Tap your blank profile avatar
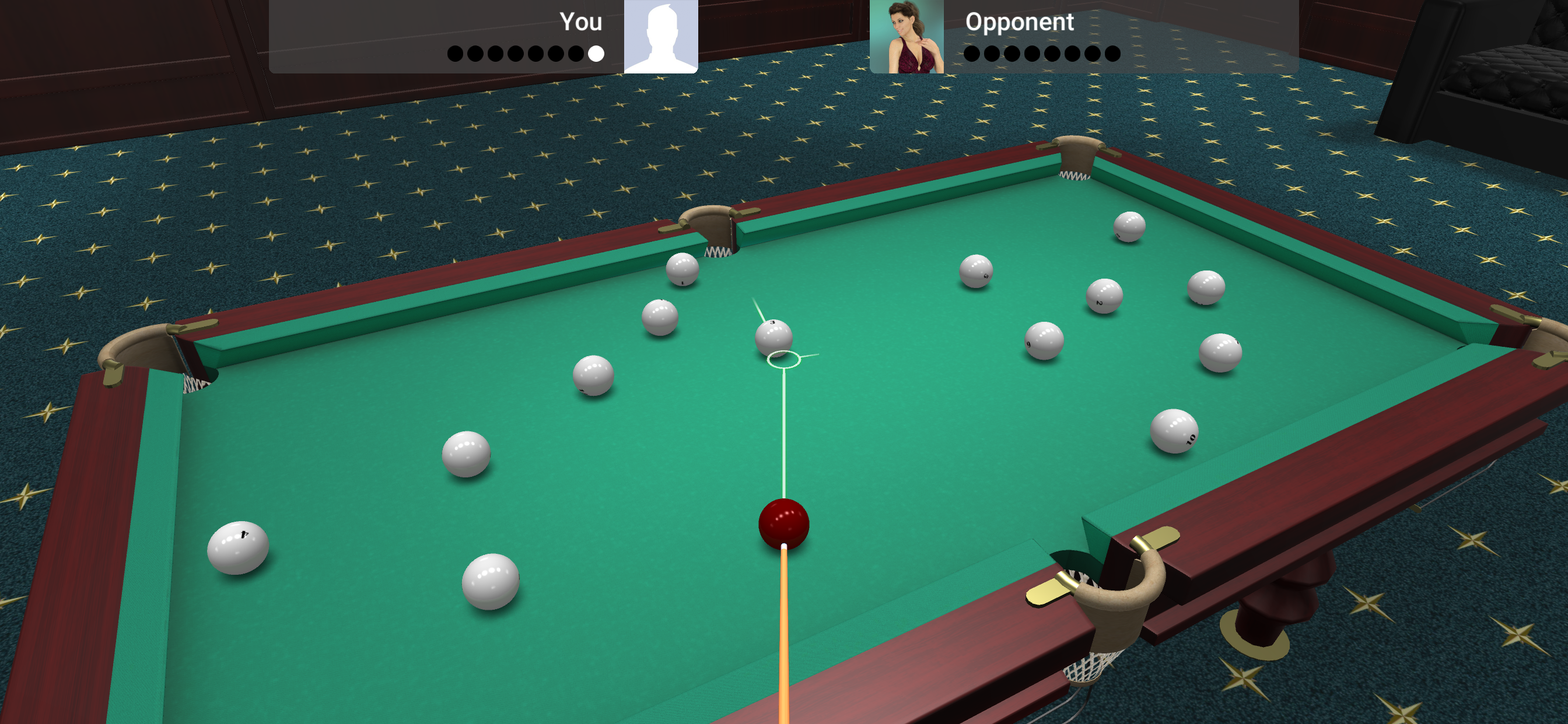1568x724 pixels. tap(660, 38)
